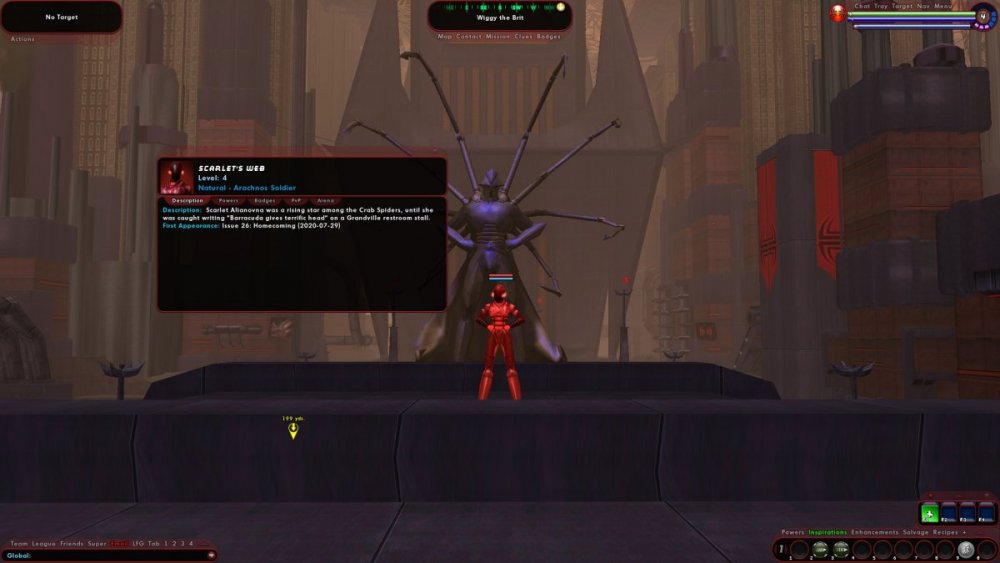Open Badges under the compass
This screenshot has width=1000, height=563.
coord(550,37)
